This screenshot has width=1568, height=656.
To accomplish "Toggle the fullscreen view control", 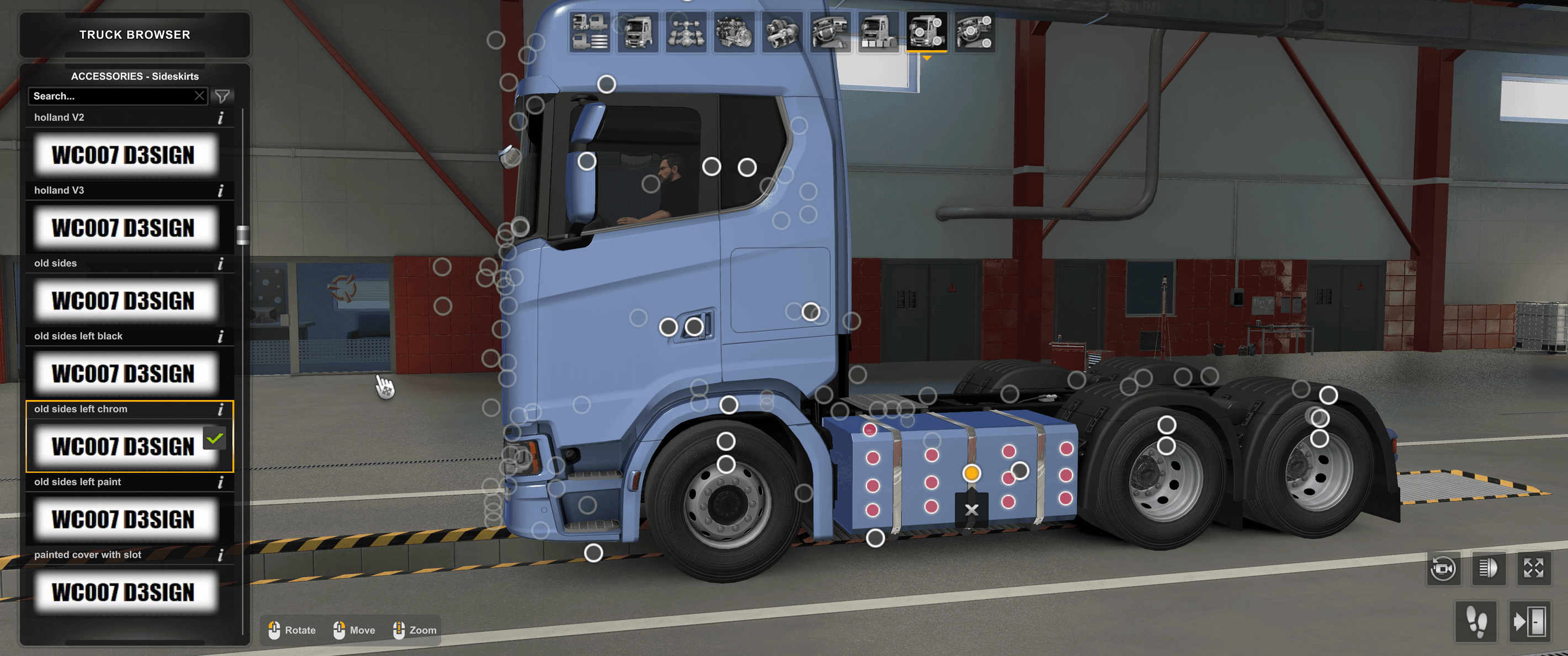I will point(1534,569).
